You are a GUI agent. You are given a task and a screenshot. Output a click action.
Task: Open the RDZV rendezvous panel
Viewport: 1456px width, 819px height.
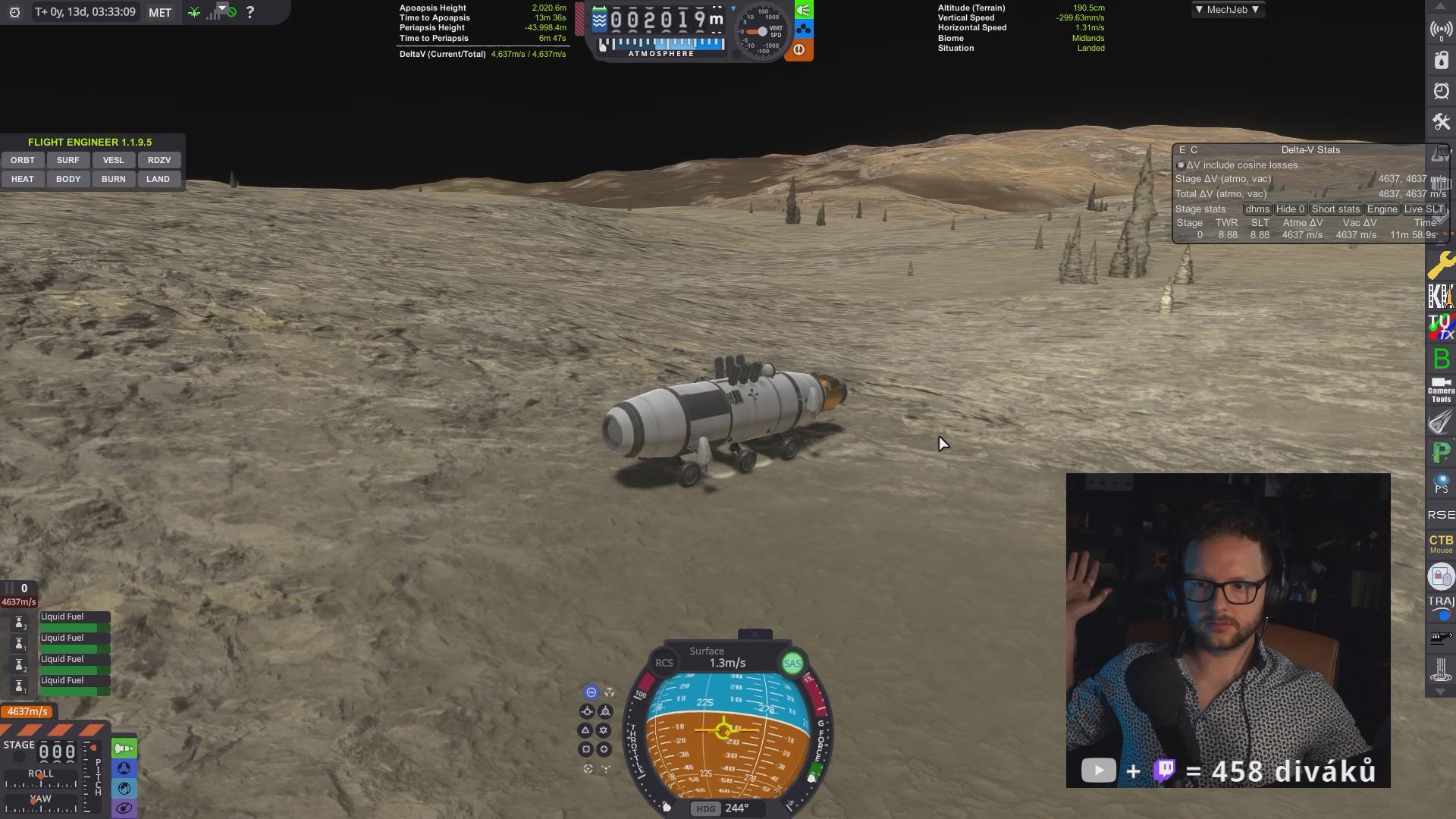[x=159, y=160]
